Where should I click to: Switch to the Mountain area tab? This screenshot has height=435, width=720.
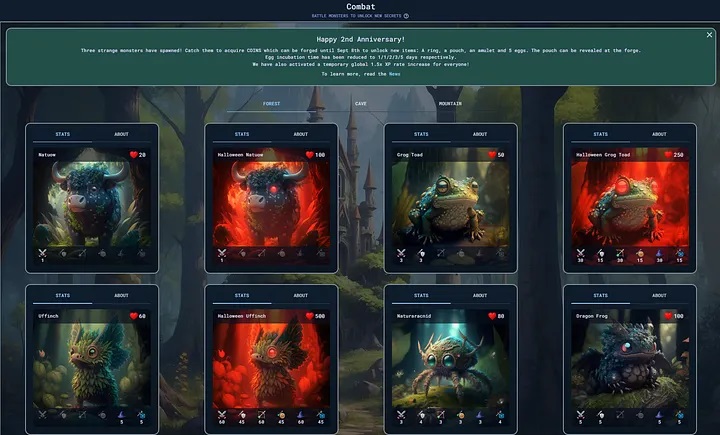point(449,103)
